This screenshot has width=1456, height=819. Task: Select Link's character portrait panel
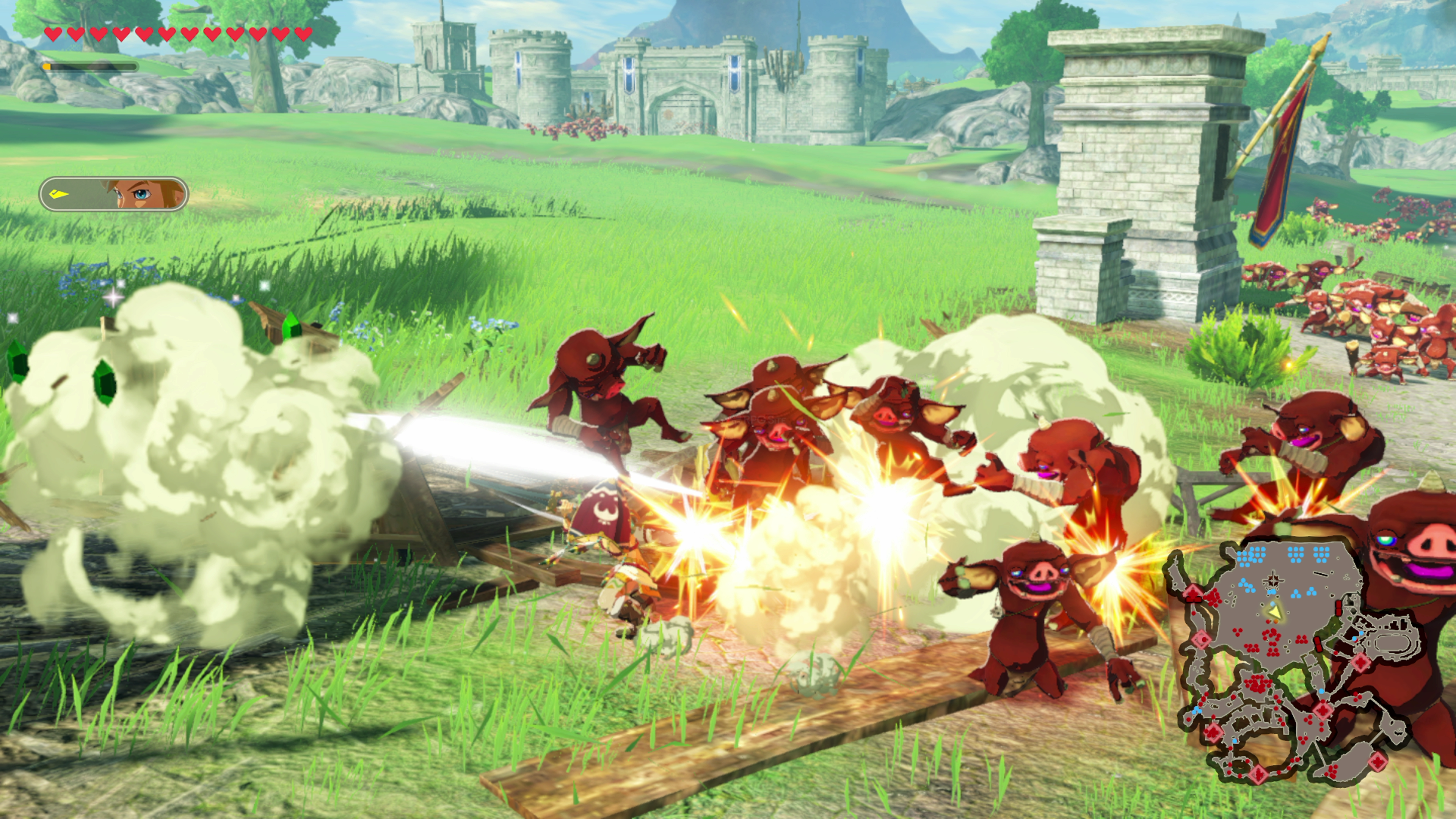(x=113, y=194)
